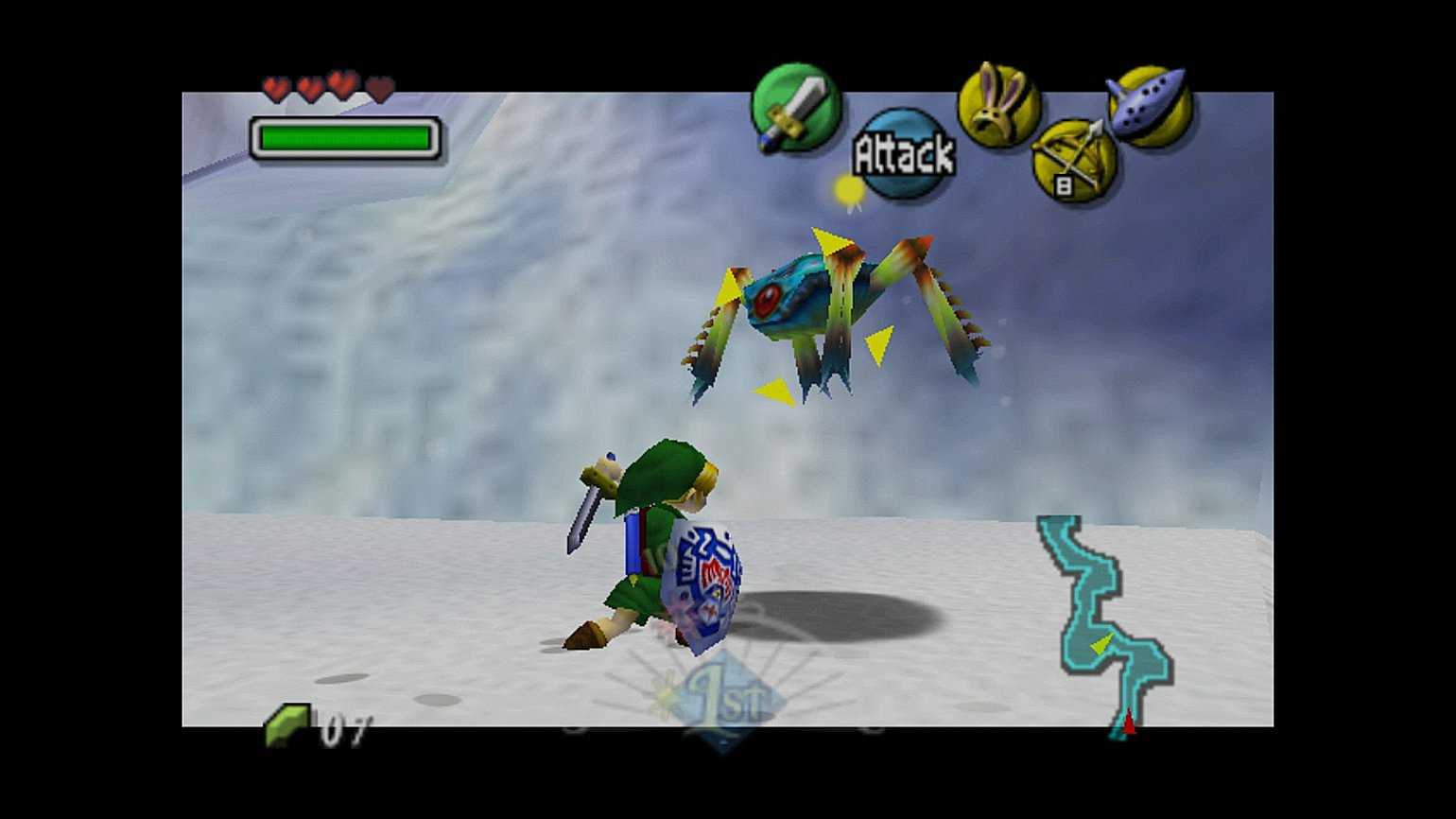Pick the Ocarina of Time item icon
This screenshot has width=1456, height=819.
pos(1150,104)
